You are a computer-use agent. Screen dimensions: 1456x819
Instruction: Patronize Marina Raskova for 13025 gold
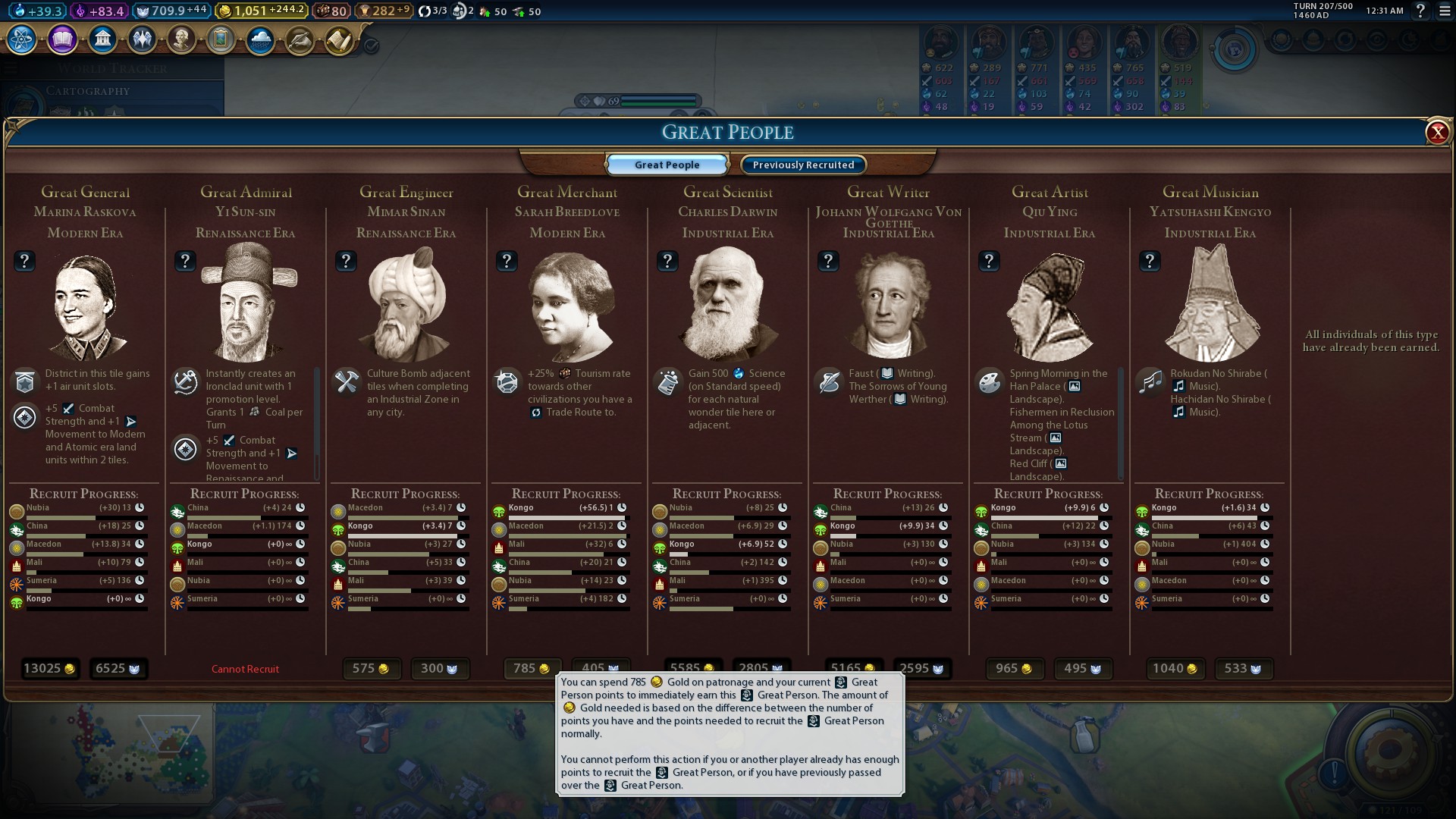[49, 669]
